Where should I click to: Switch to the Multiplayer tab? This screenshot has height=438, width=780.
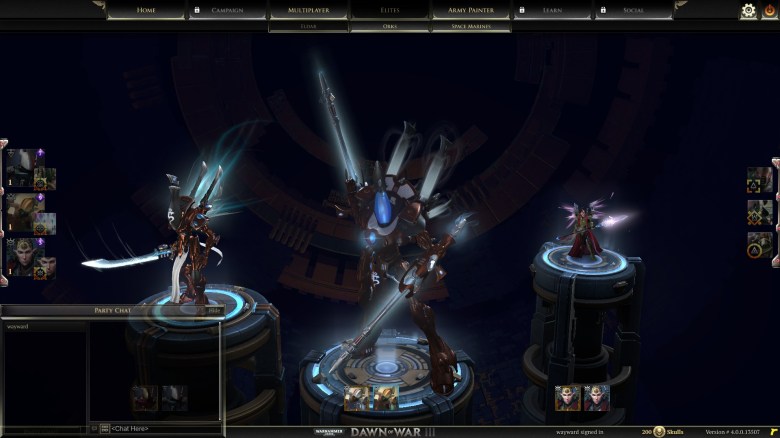[308, 10]
